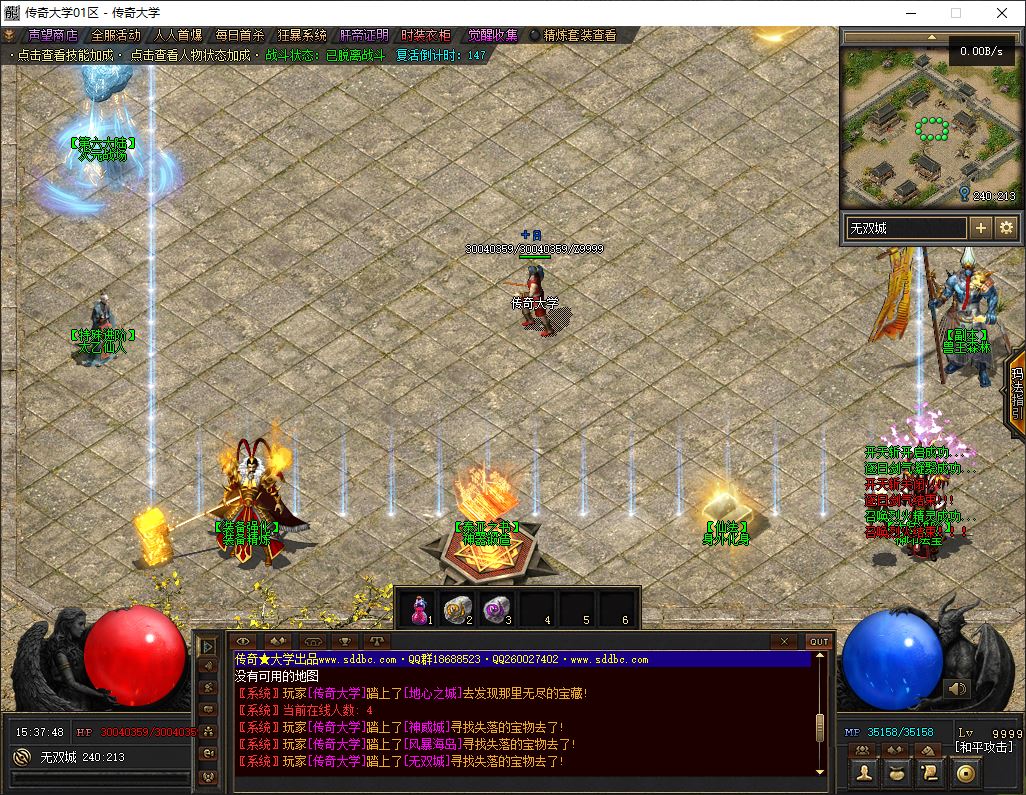Click the plus button beside 无双城
The height and width of the screenshot is (795, 1026).
tap(981, 228)
